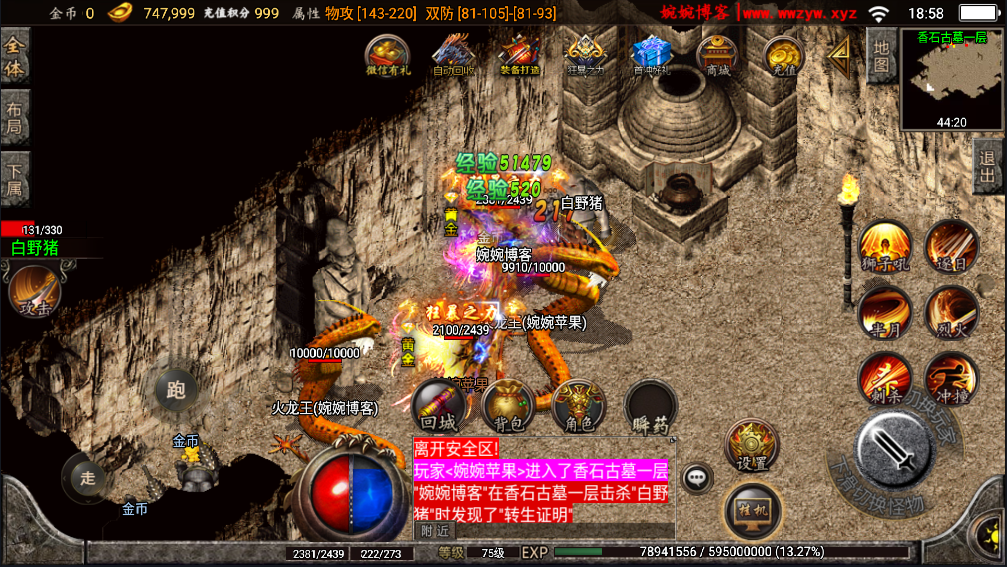Activate the 冲撞 charge skill

951,378
